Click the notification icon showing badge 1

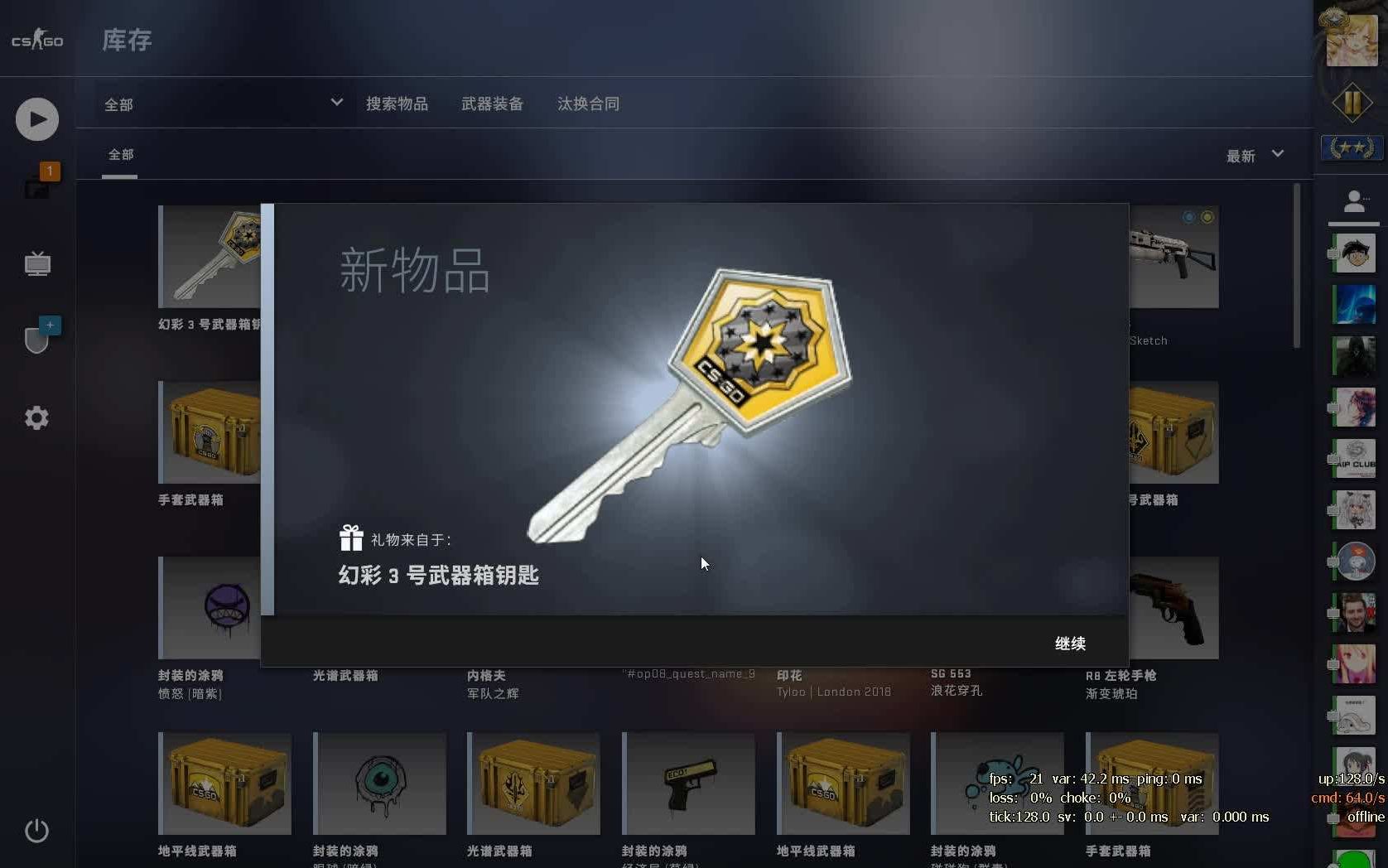coord(38,186)
